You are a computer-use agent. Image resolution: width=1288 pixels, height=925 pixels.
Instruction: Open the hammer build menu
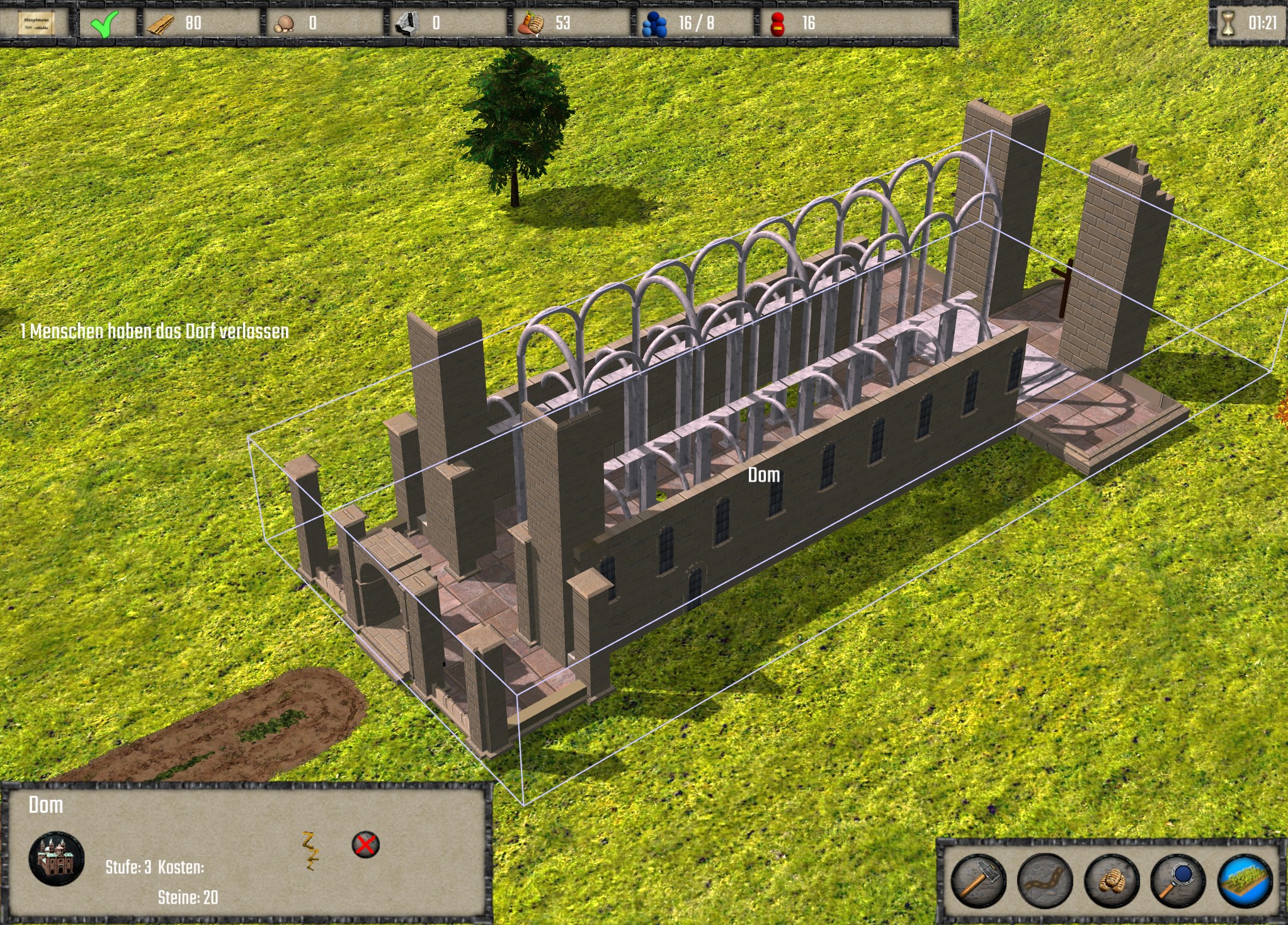(x=977, y=880)
